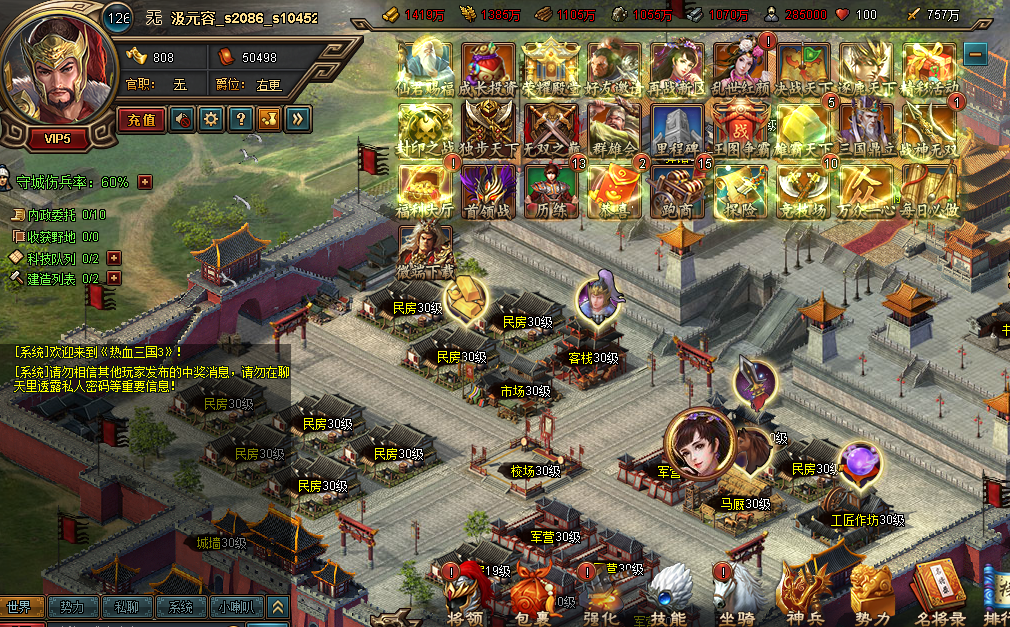Open the 首领战 boss battle icon
The width and height of the screenshot is (1010, 627).
coord(487,188)
